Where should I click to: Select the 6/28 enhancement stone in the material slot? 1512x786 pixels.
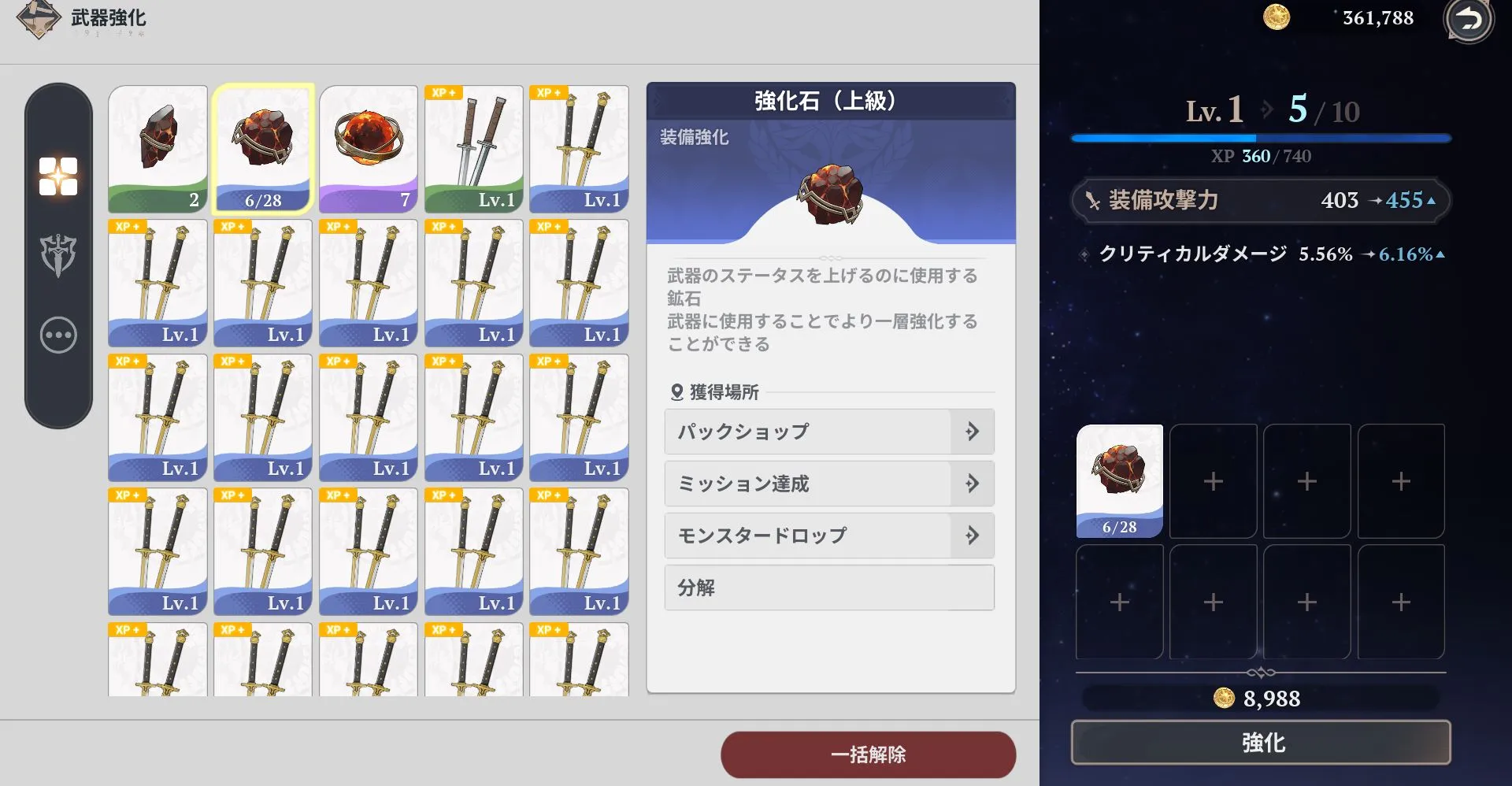(1119, 480)
